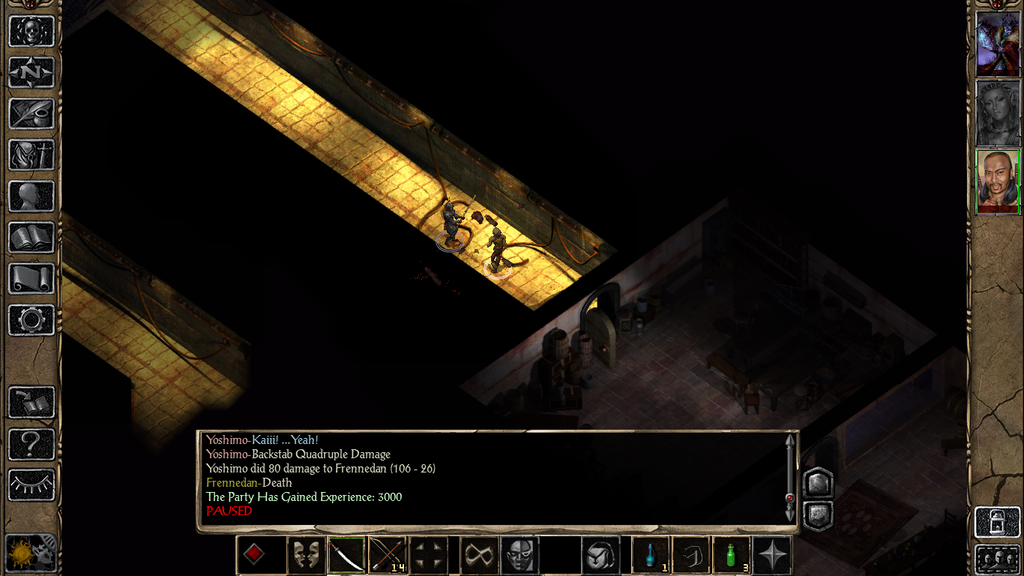
Task: Select the grey stone-faced character portrait
Action: pyautogui.click(x=997, y=112)
